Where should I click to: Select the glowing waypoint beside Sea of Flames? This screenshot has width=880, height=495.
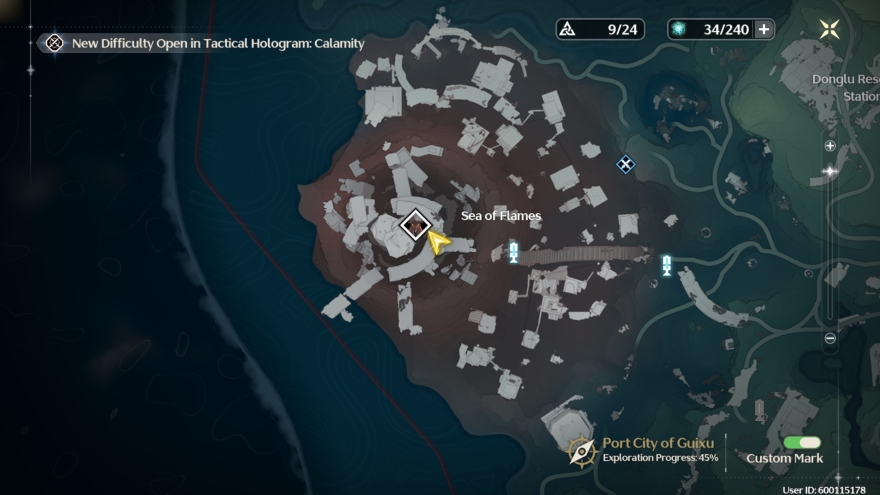pos(513,252)
